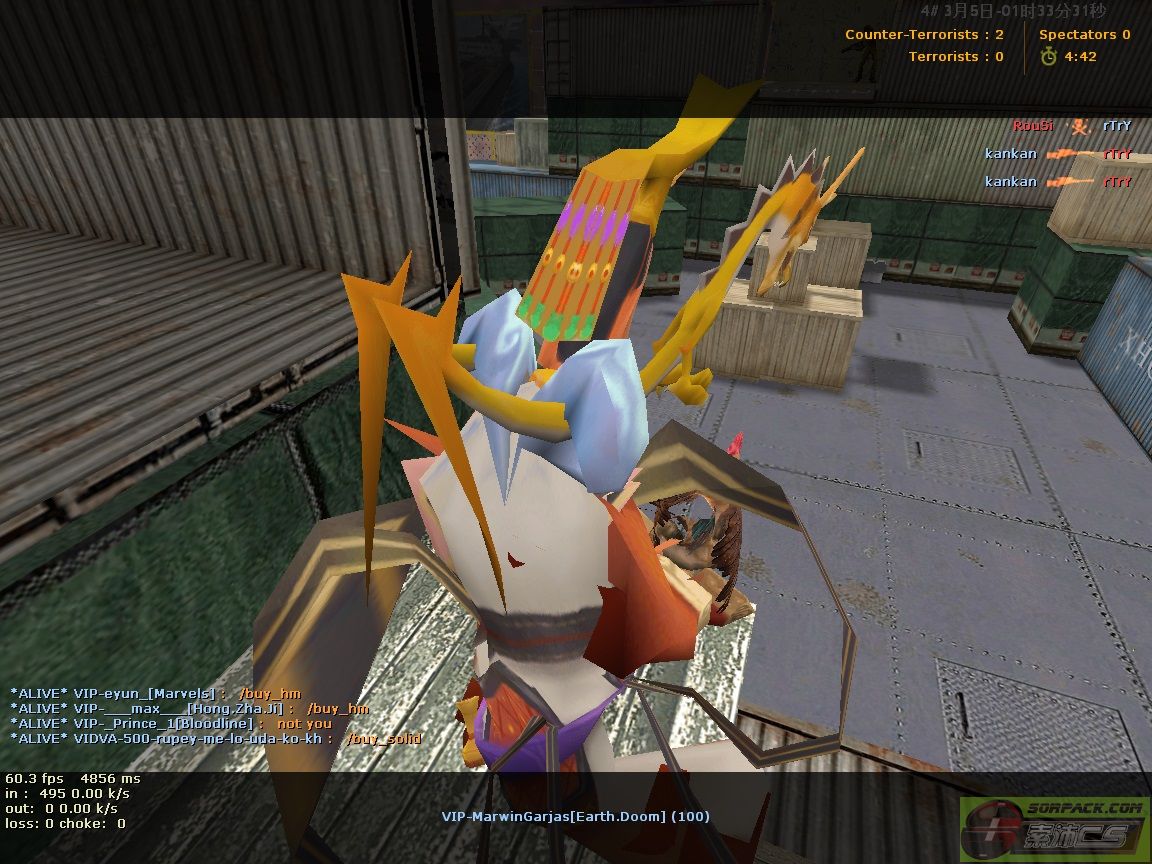Viewport: 1152px width, 864px height.
Task: Select the VIP-_Prince_1[Bloodline] chat message
Action: click(x=170, y=723)
